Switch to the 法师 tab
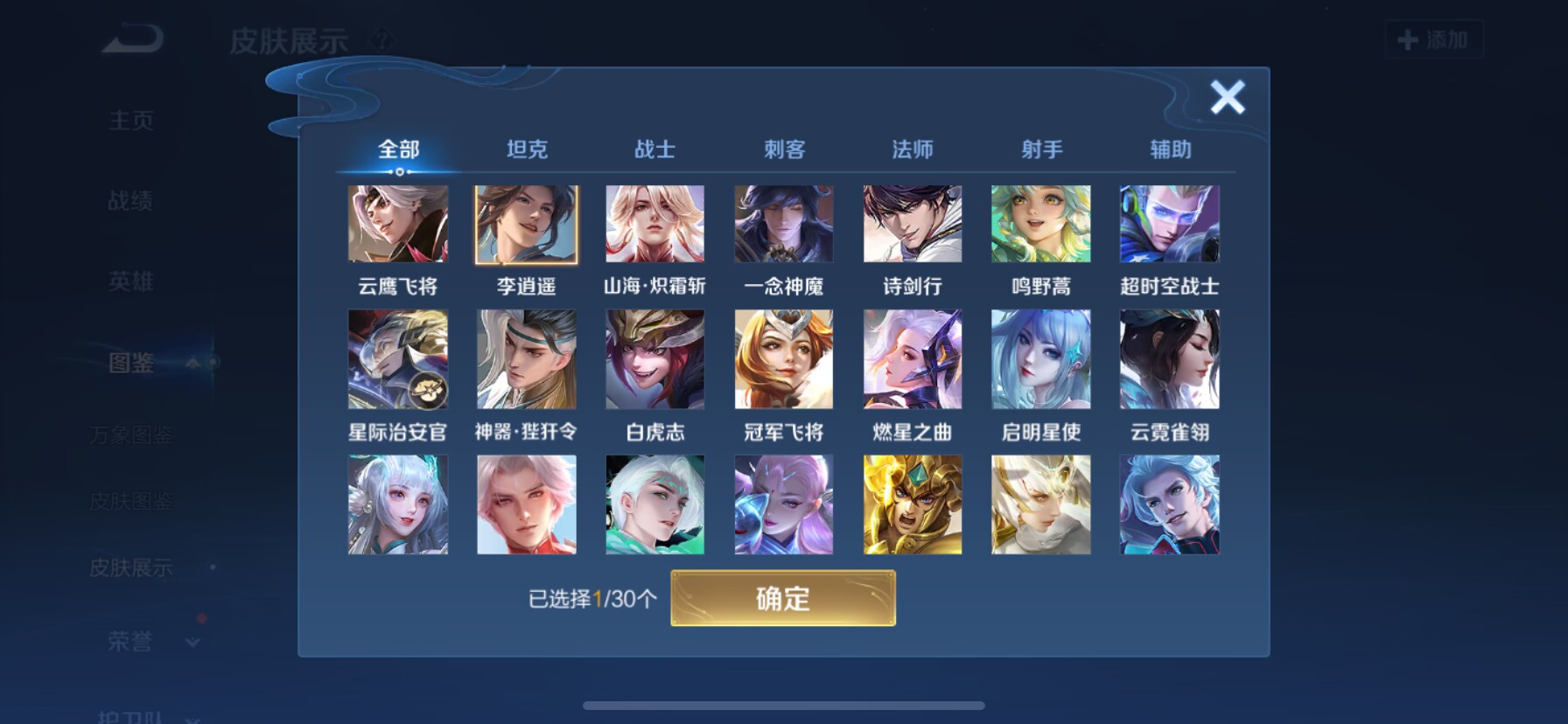Image resolution: width=1568 pixels, height=724 pixels. (x=912, y=150)
